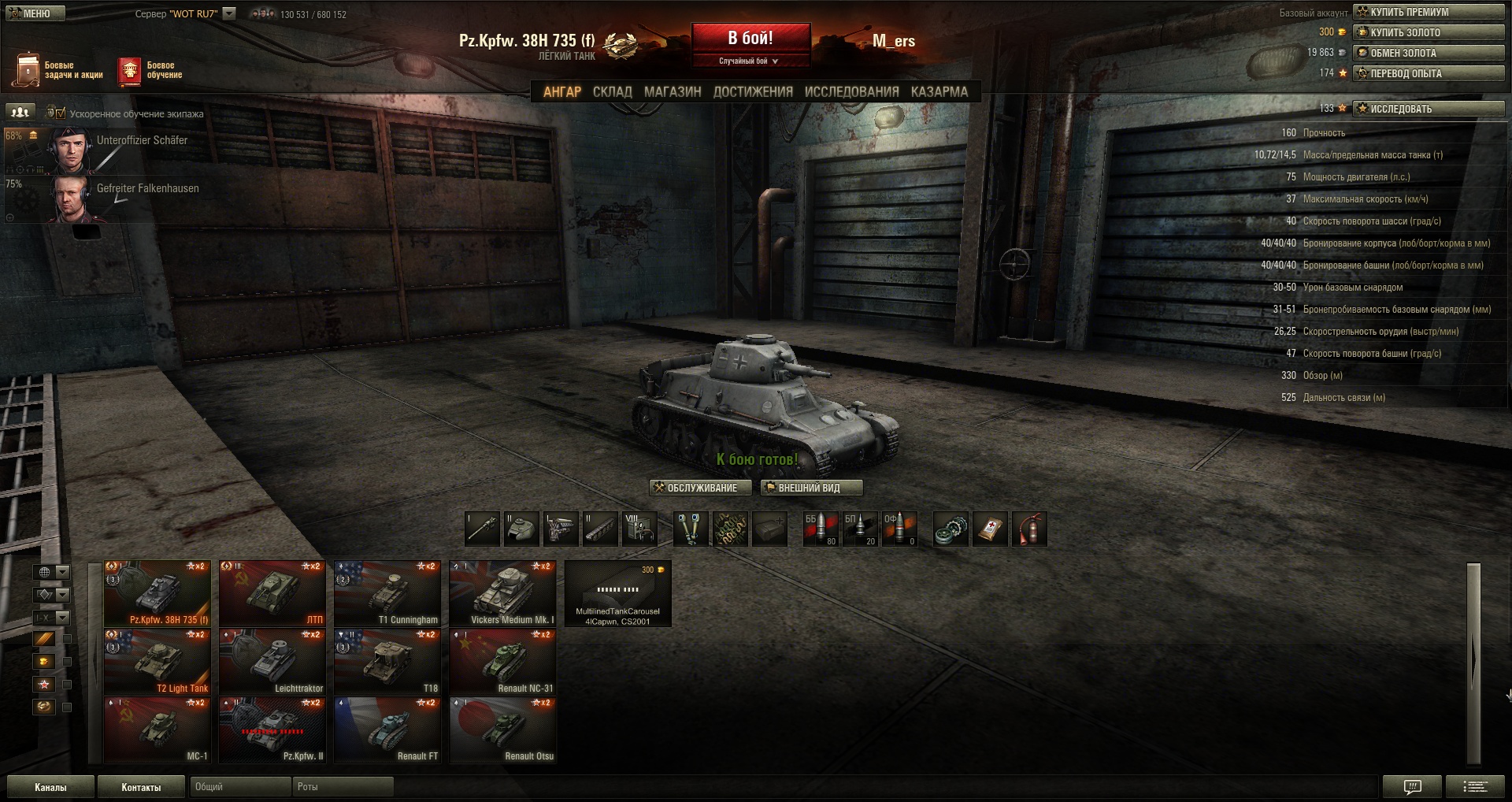
Task: Switch to the СКЛАД tab
Action: click(612, 92)
